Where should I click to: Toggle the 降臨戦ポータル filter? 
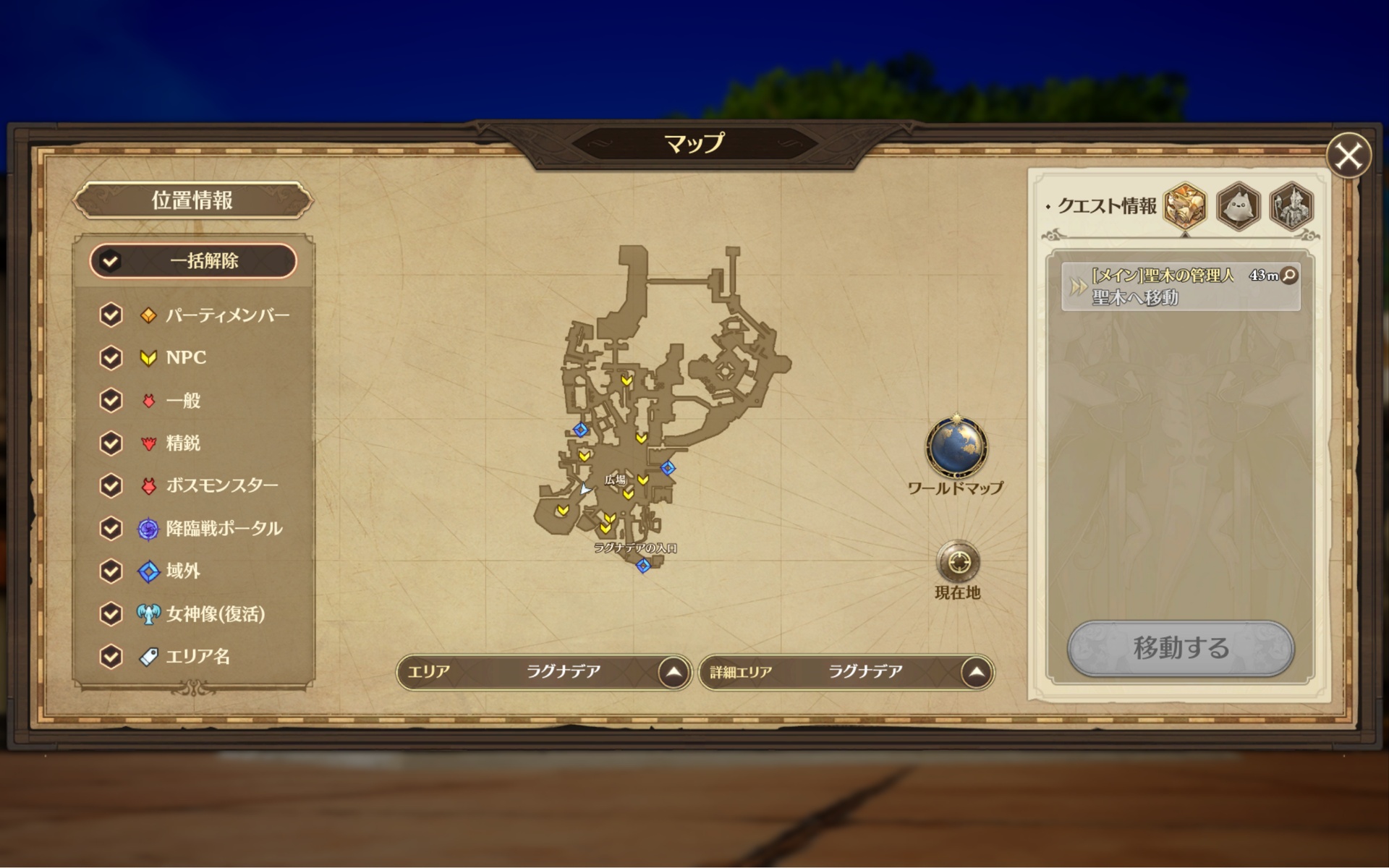[x=111, y=529]
